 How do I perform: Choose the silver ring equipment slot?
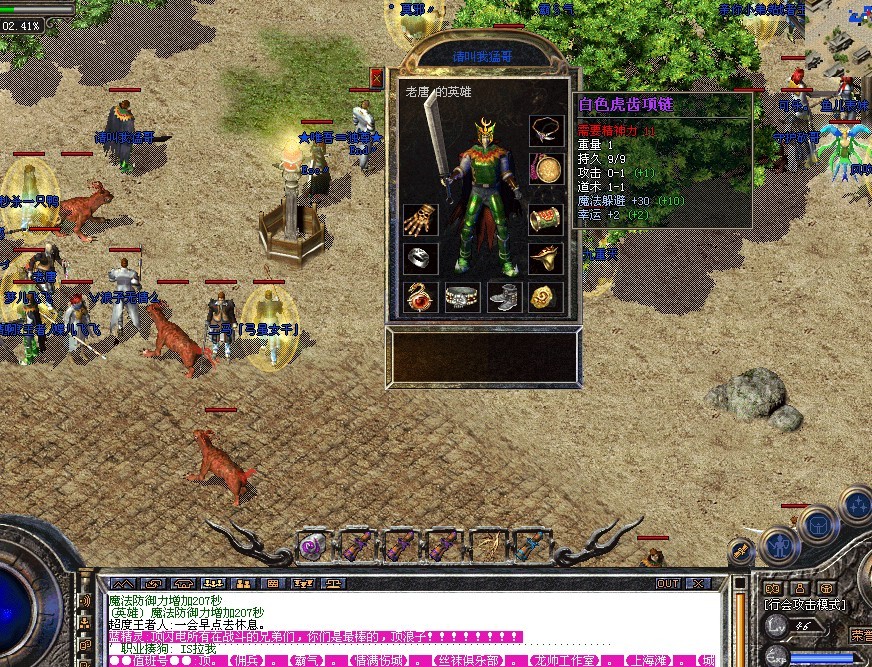pyautogui.click(x=420, y=258)
